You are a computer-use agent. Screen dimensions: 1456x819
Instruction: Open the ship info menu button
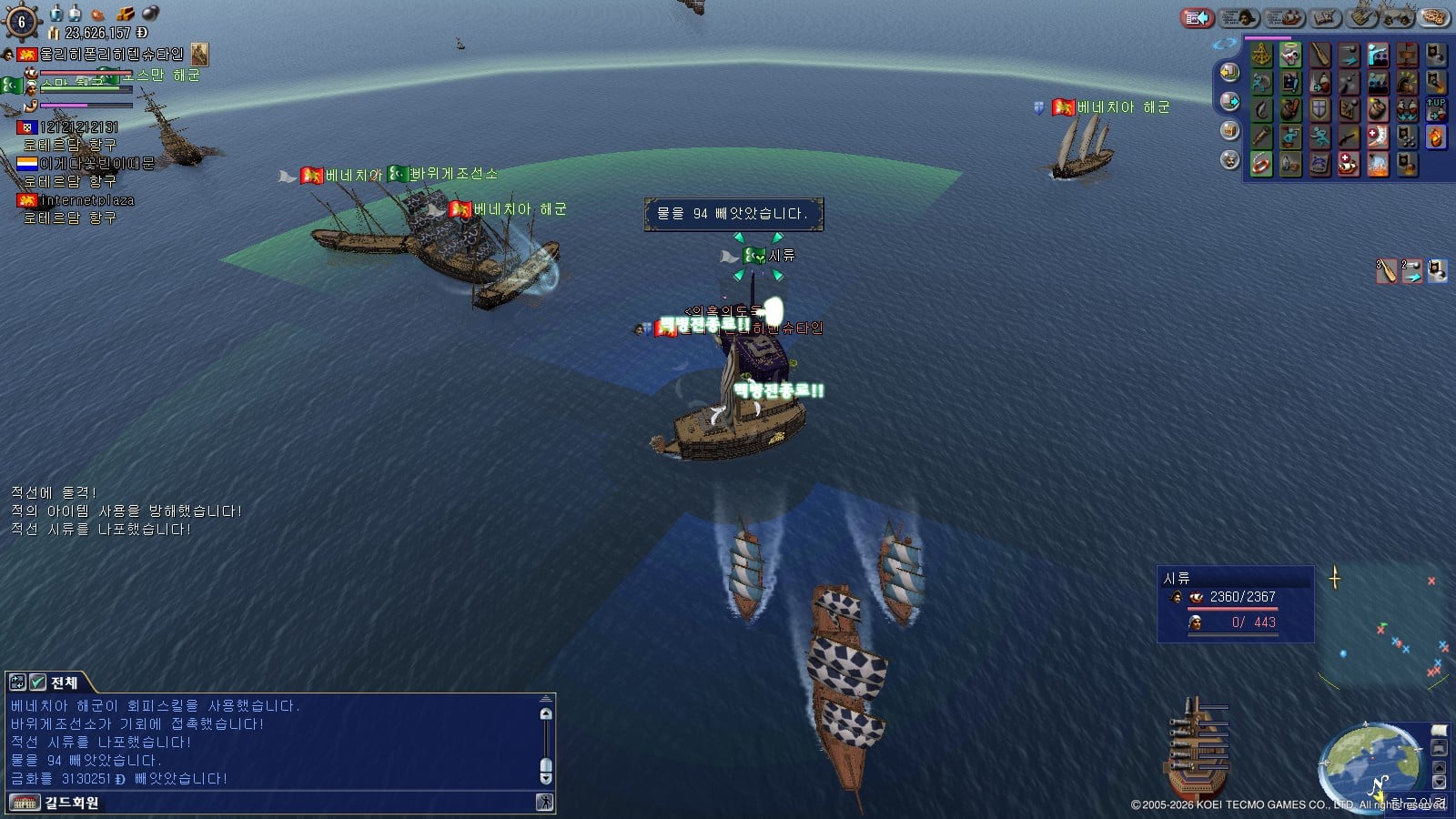coord(1284,17)
